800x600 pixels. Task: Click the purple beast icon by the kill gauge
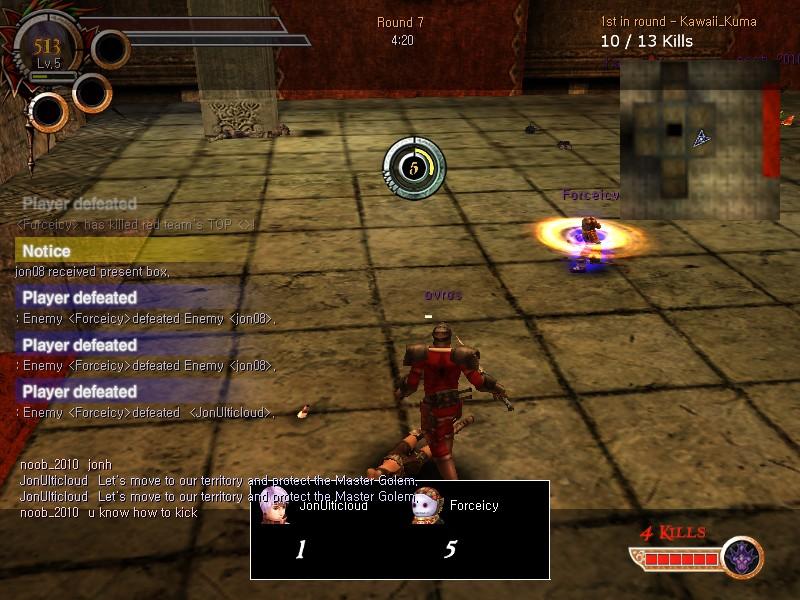coord(742,558)
